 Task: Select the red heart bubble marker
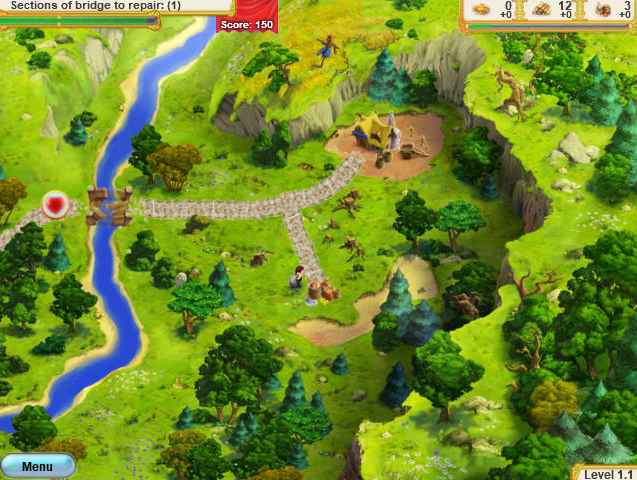(56, 204)
